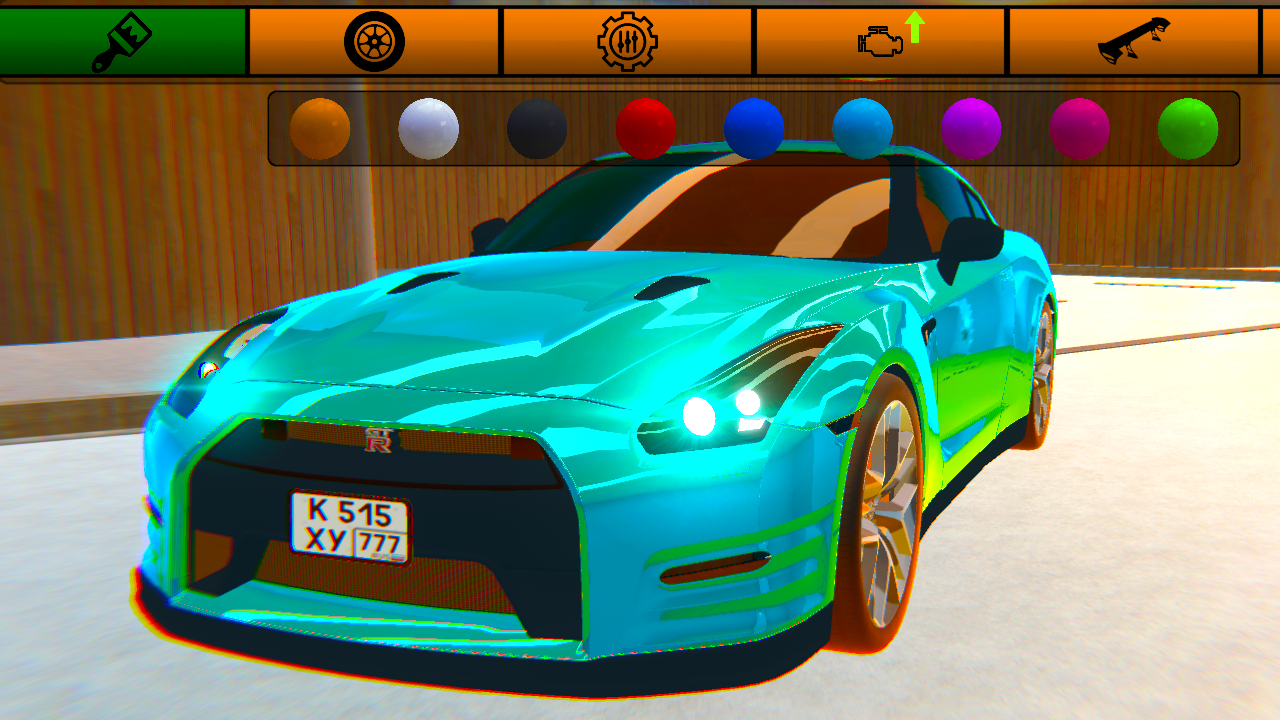Click the K 515 XY 777 license plate

point(352,524)
